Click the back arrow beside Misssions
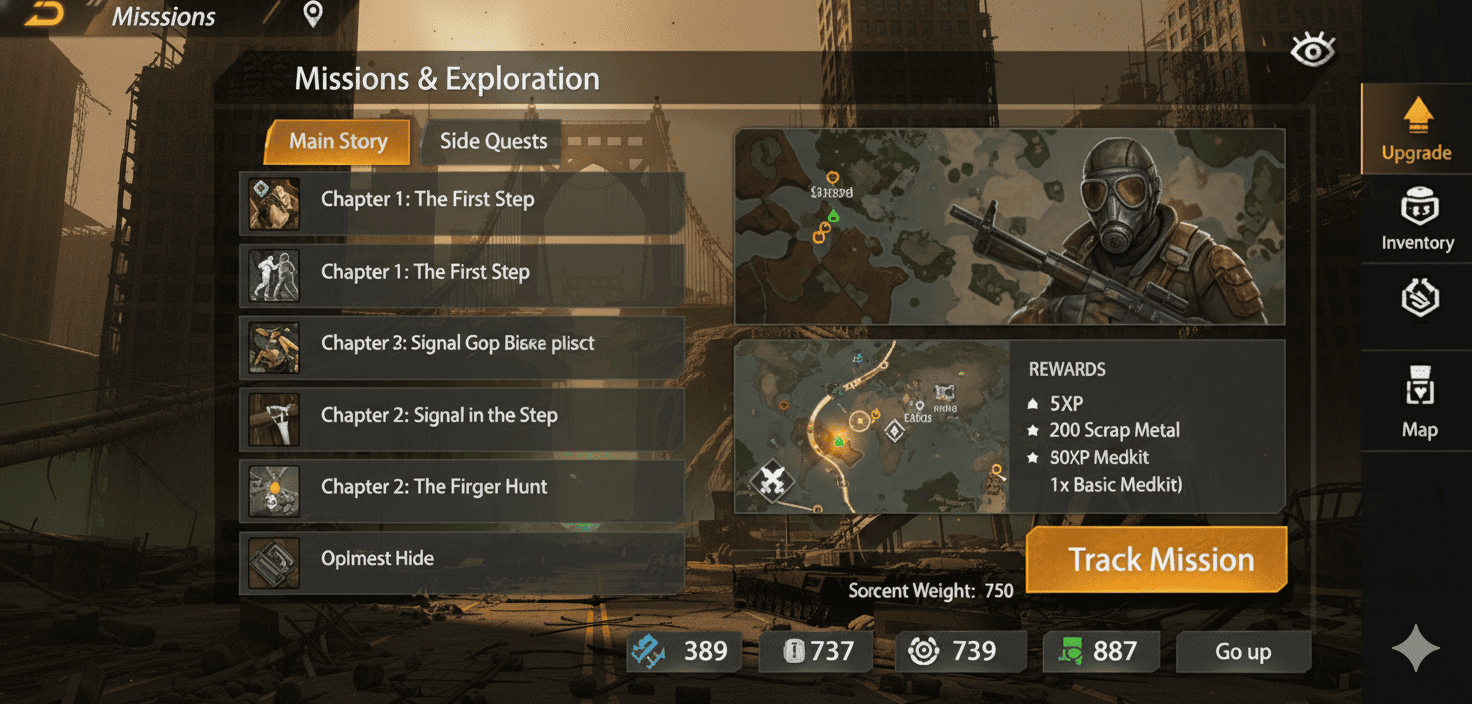 (x=44, y=14)
